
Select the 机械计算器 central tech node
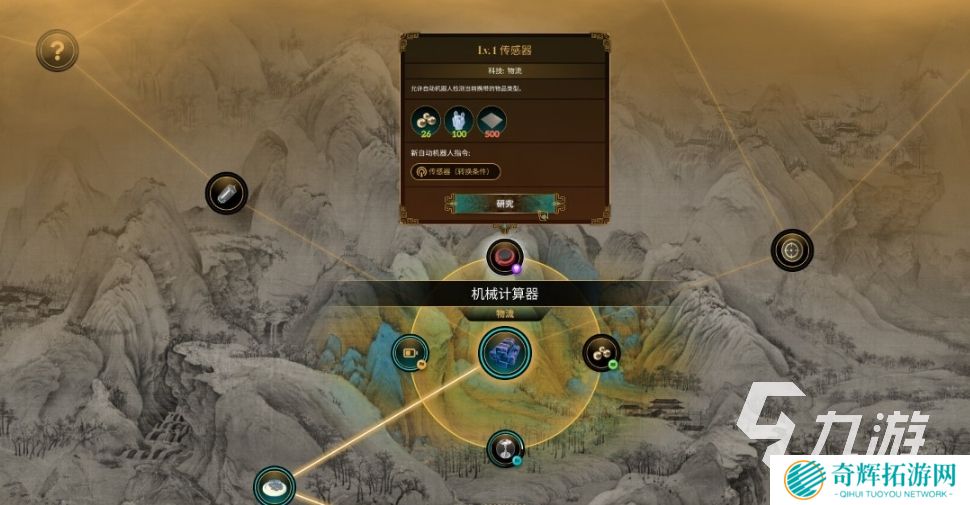pyautogui.click(x=504, y=353)
